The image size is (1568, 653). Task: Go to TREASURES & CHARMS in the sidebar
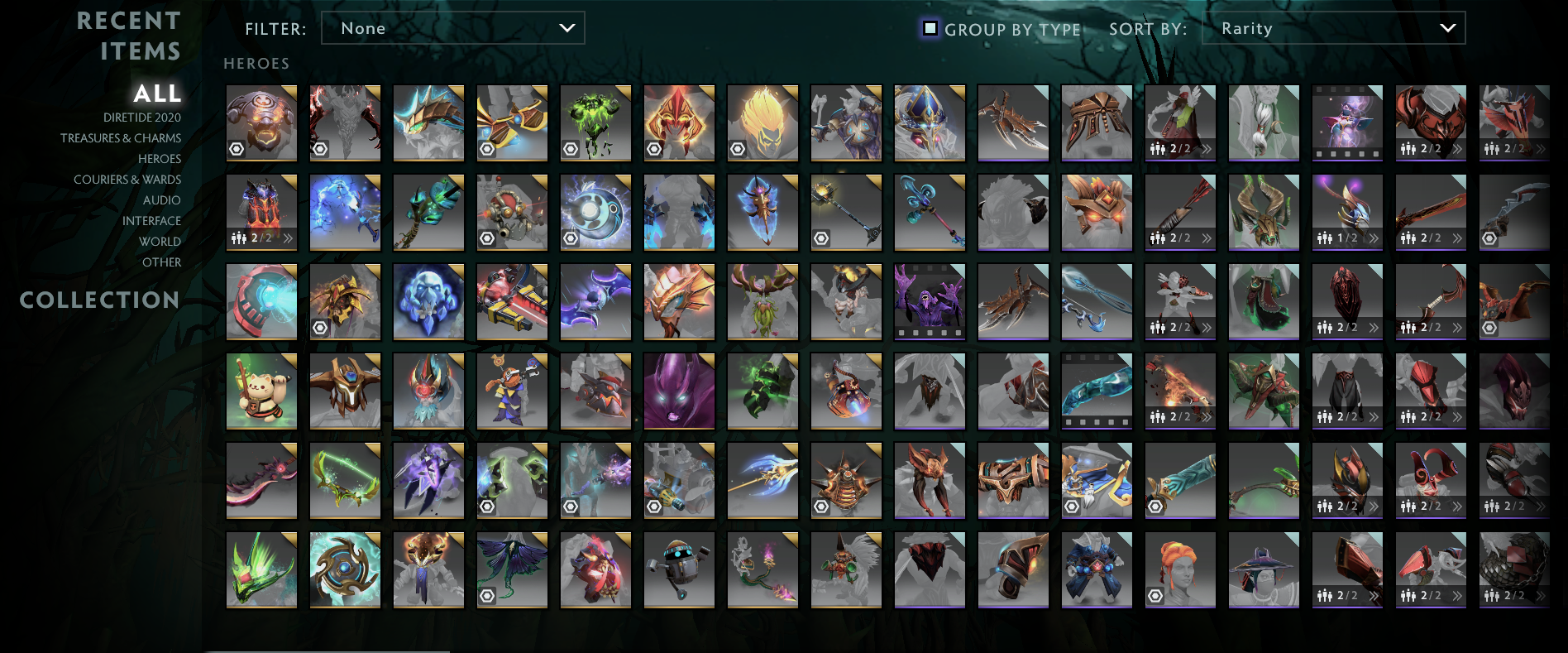(x=121, y=137)
